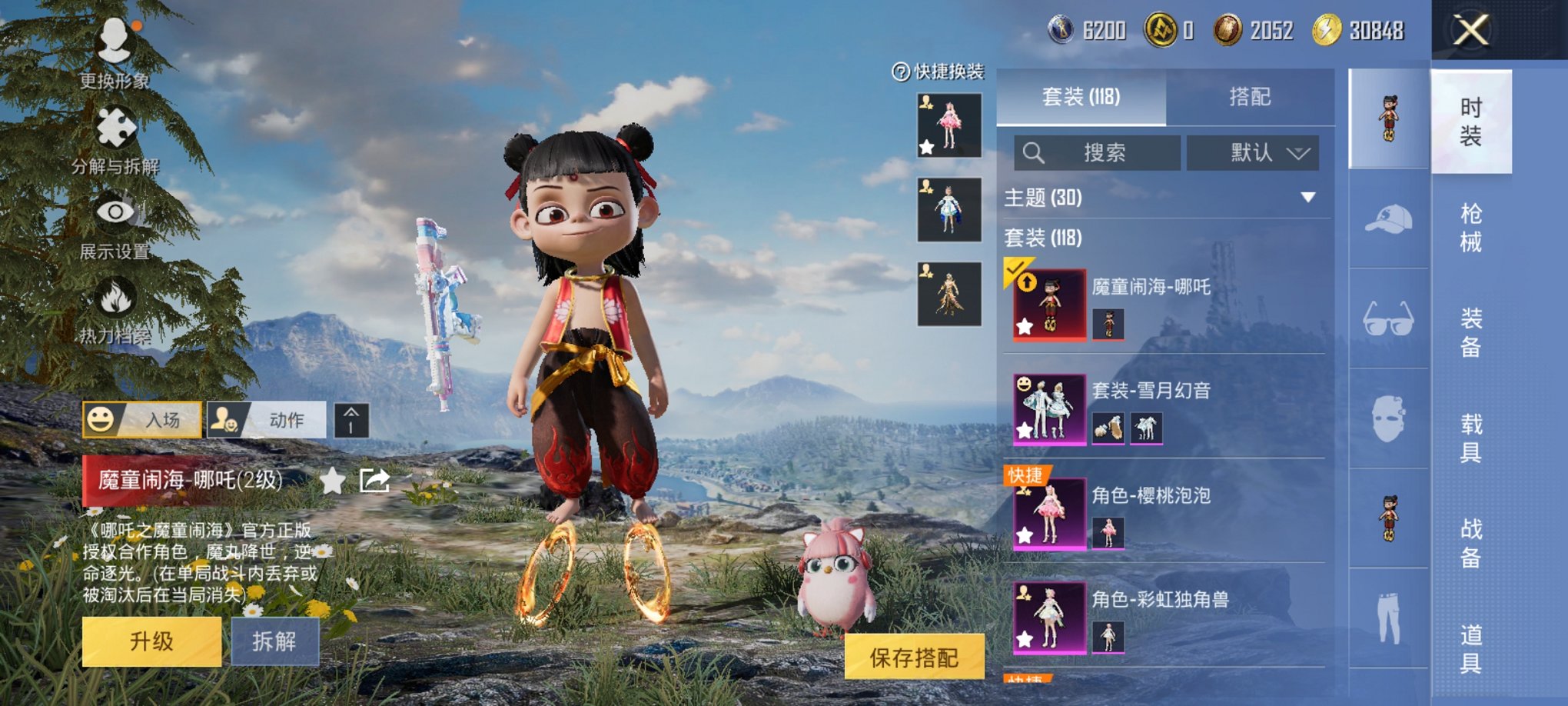Open the 默认 sort dropdown
1568x706 pixels.
pos(1253,153)
